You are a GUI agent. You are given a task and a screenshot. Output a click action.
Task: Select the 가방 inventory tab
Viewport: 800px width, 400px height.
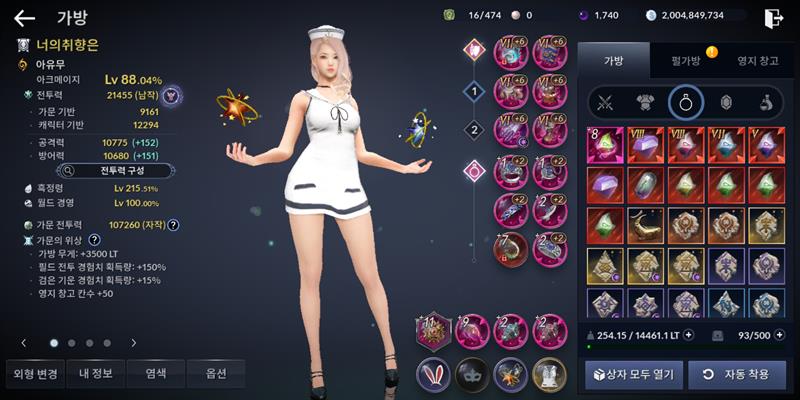(x=612, y=61)
